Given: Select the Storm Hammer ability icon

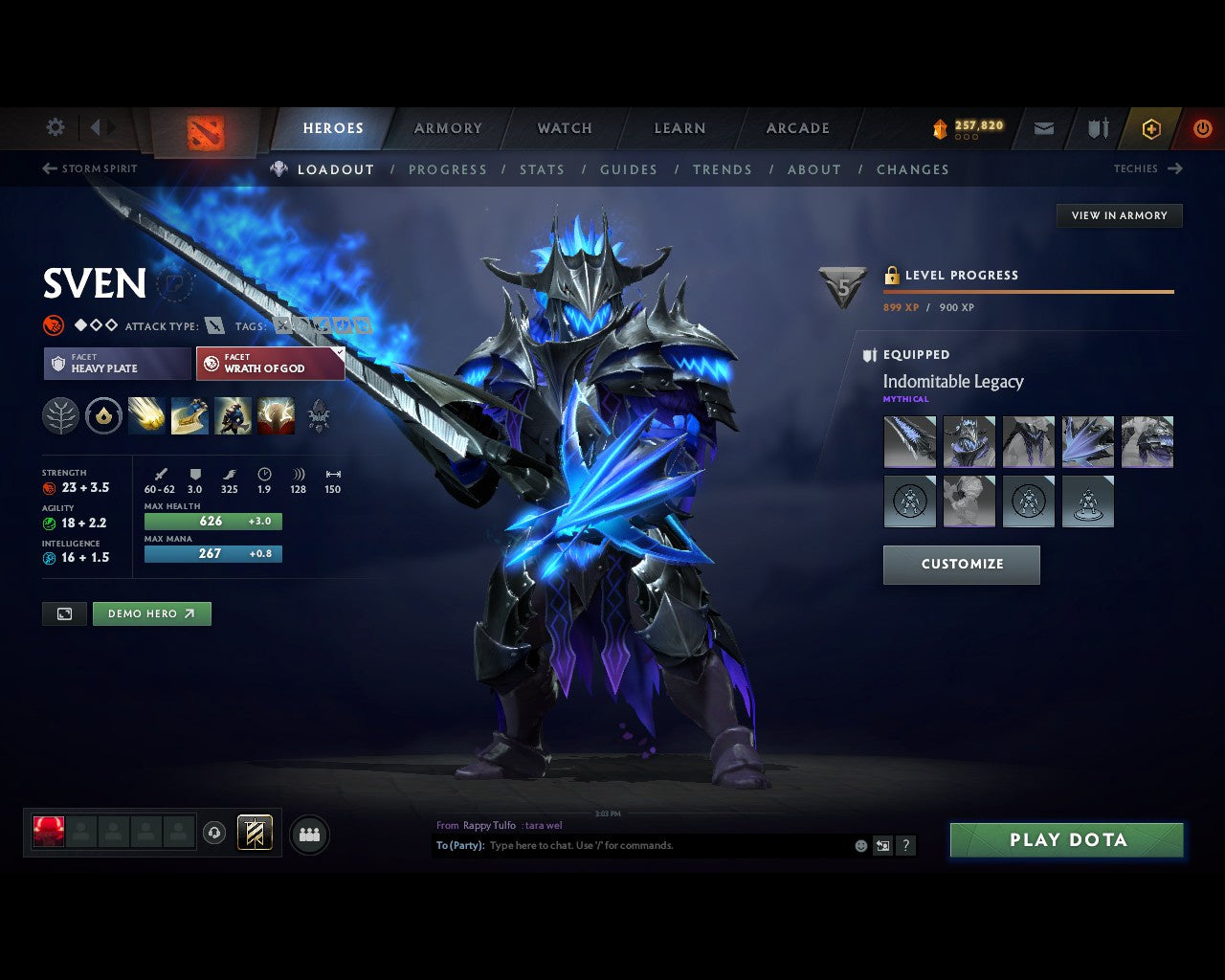Looking at the screenshot, I should pos(146,415).
